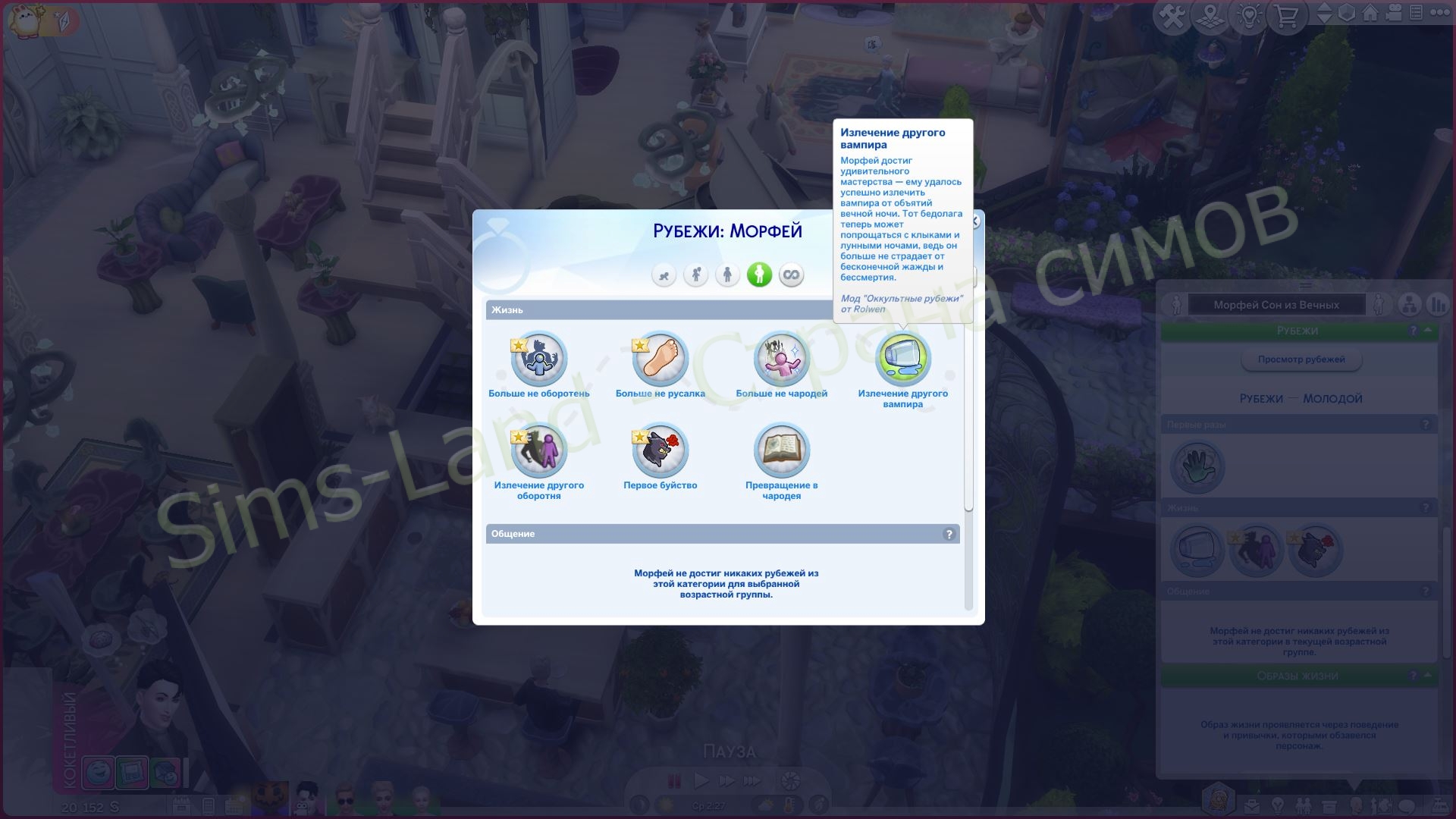Image resolution: width=1456 pixels, height=819 pixels.
Task: Select the Больше не русалка foot milestone
Action: click(661, 359)
